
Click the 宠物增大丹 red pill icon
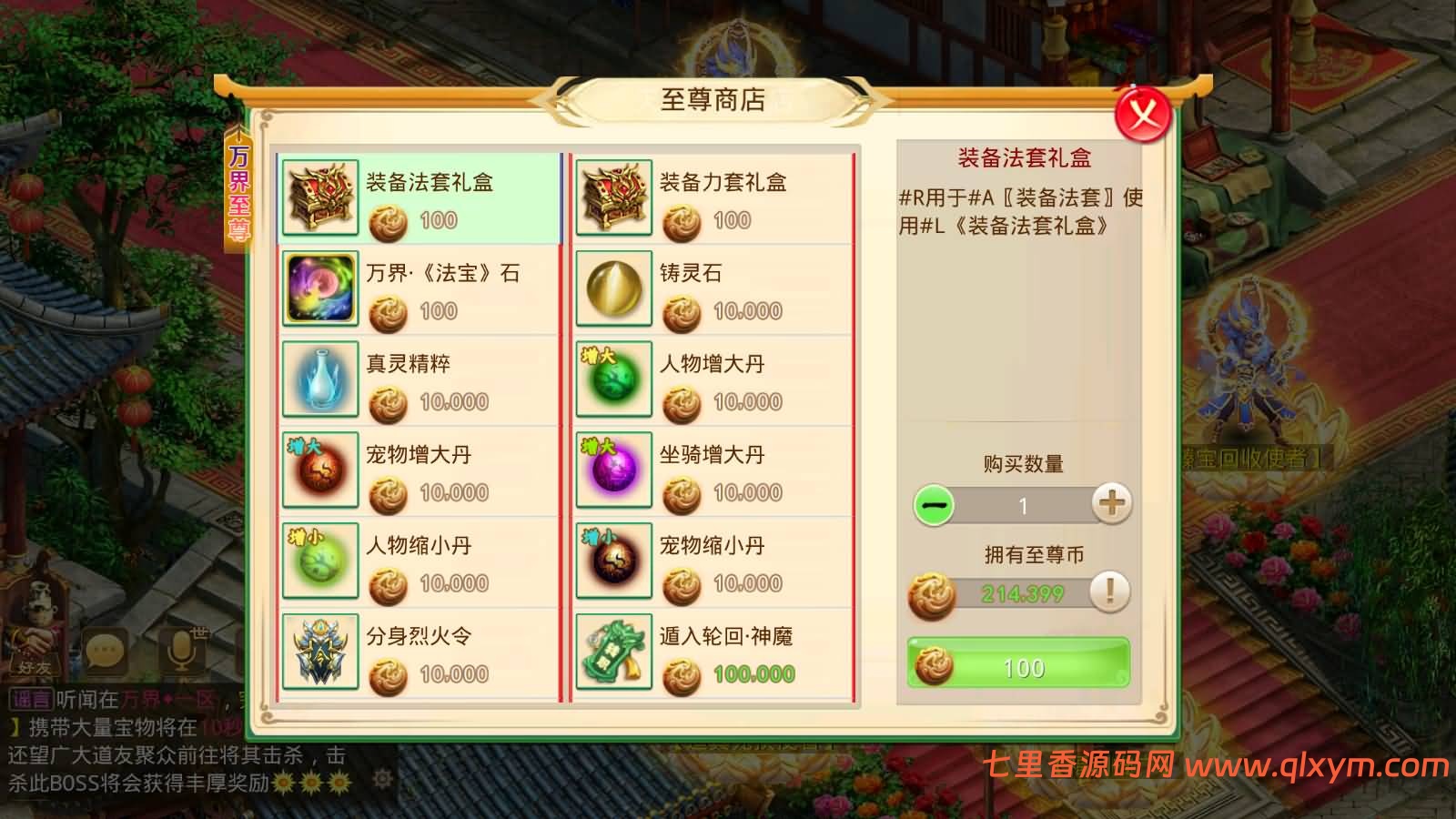(x=320, y=470)
